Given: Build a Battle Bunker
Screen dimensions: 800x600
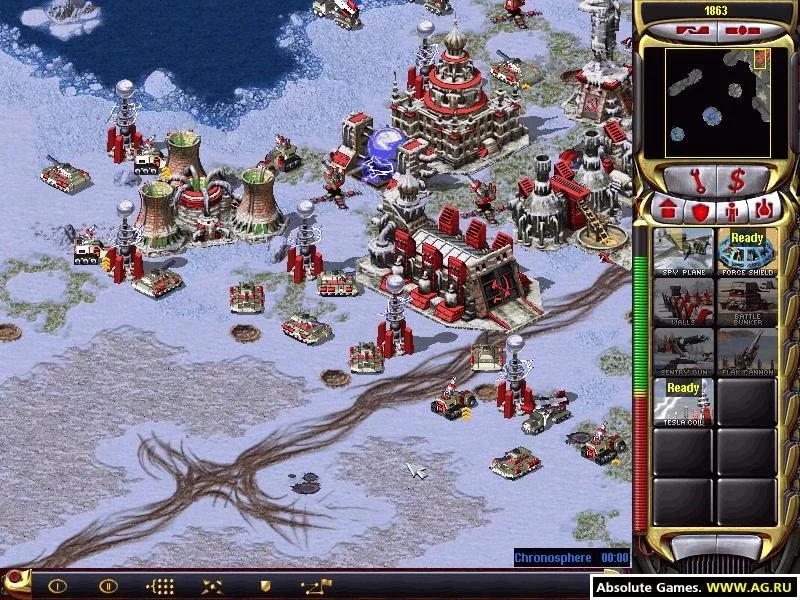Looking at the screenshot, I should click(x=747, y=302).
